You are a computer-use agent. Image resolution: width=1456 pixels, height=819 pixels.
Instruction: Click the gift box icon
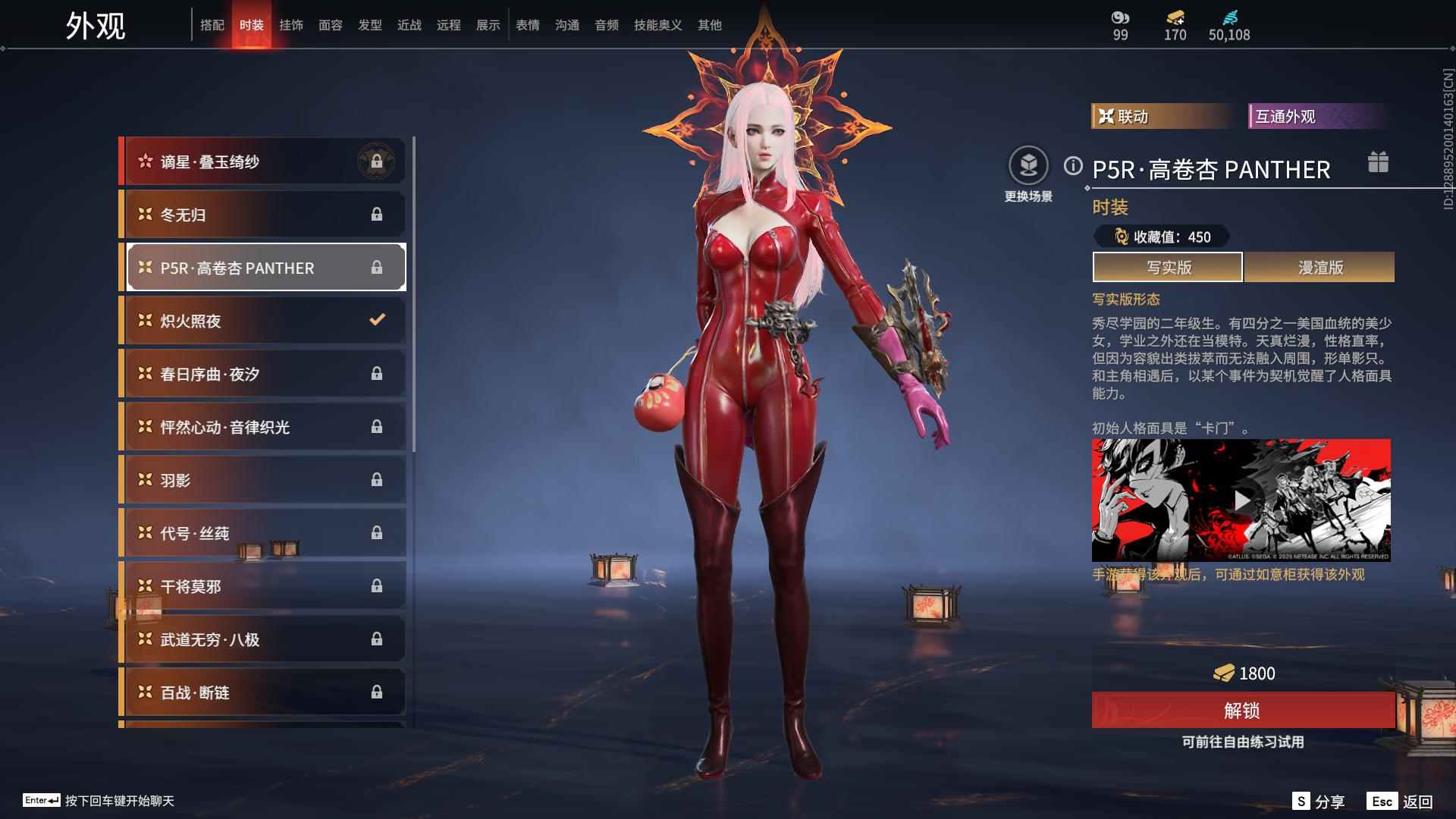pos(1378,162)
